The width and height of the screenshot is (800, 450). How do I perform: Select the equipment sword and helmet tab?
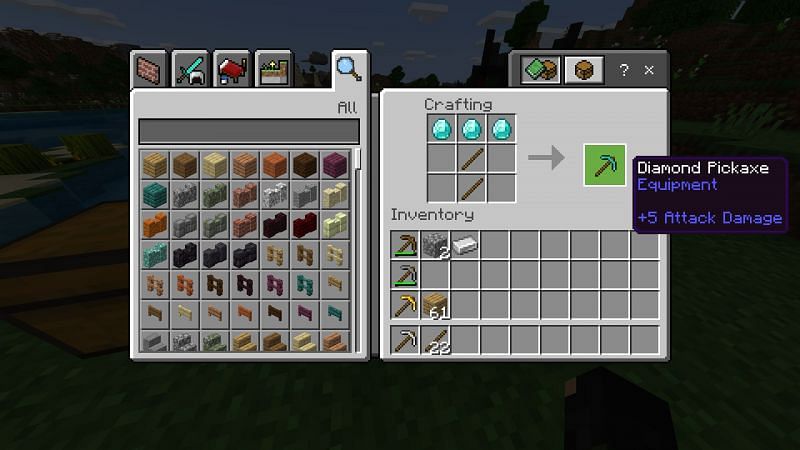(x=191, y=70)
